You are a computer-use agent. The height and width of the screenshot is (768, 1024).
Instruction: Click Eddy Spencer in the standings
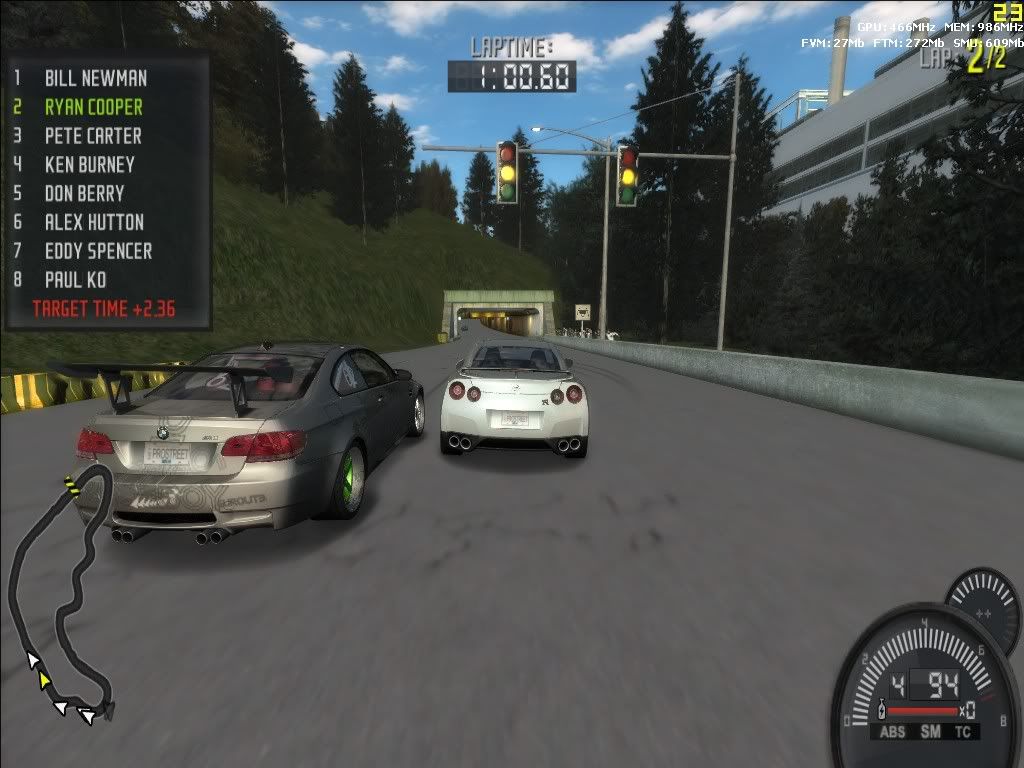pos(98,252)
